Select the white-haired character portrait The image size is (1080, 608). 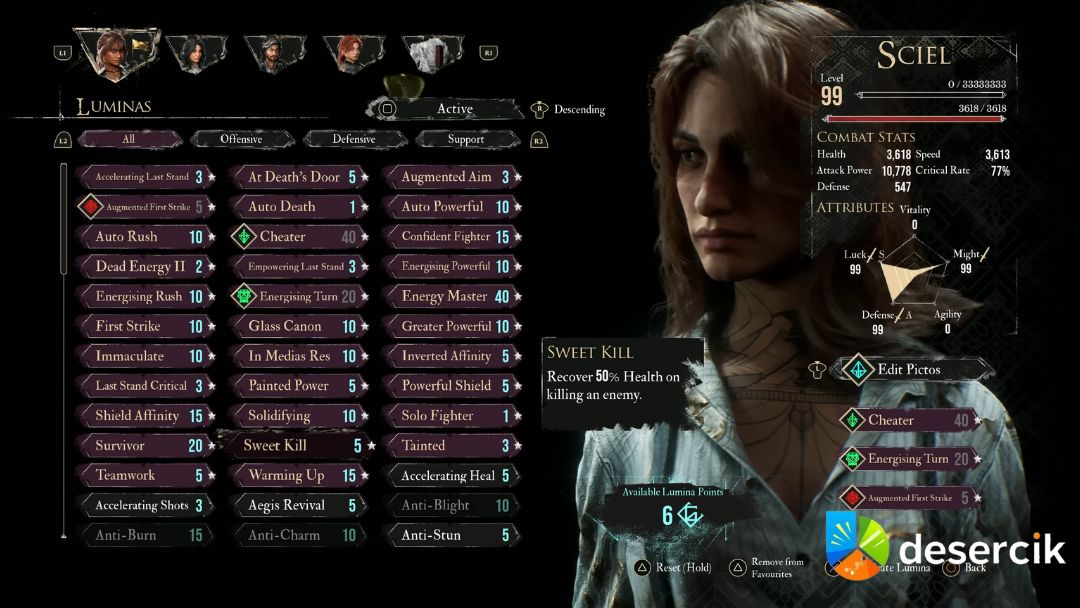tap(432, 53)
